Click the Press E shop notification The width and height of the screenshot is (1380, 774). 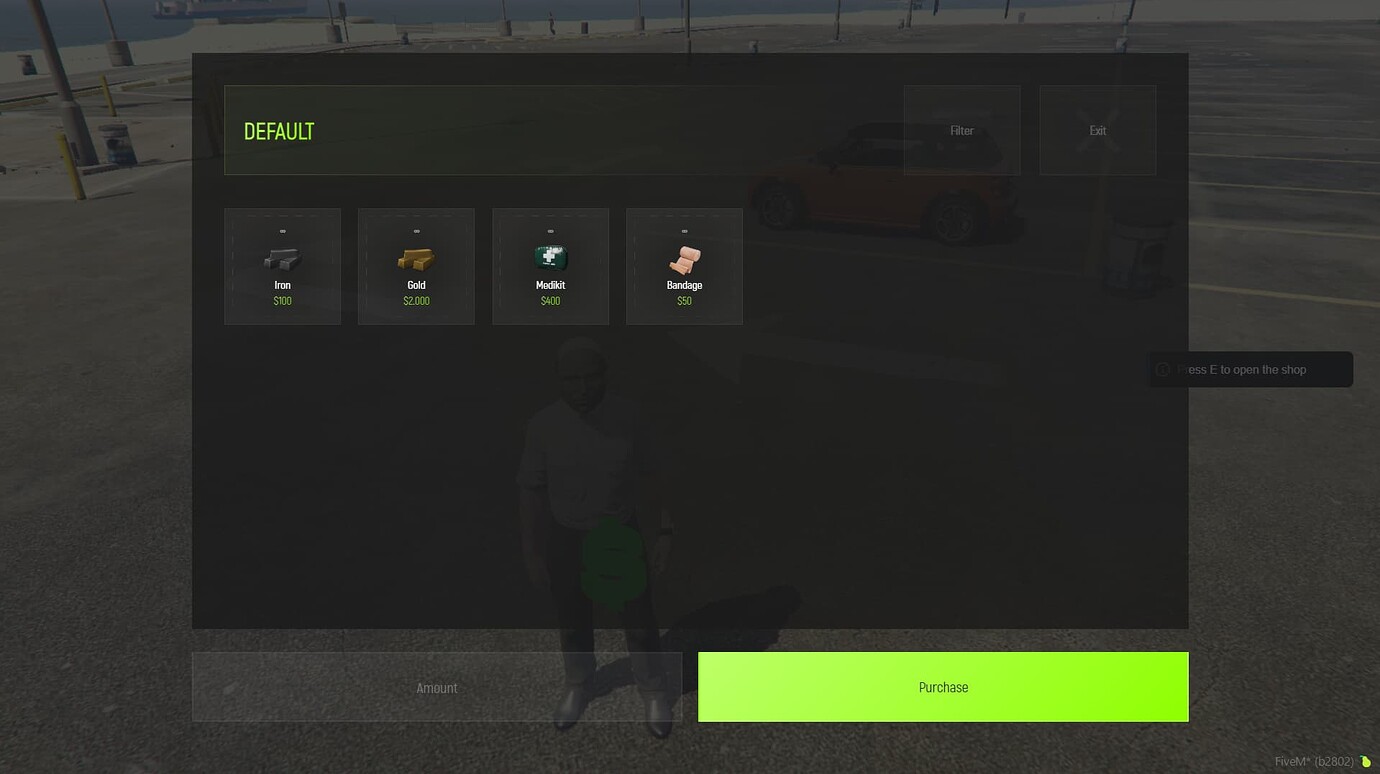1250,369
